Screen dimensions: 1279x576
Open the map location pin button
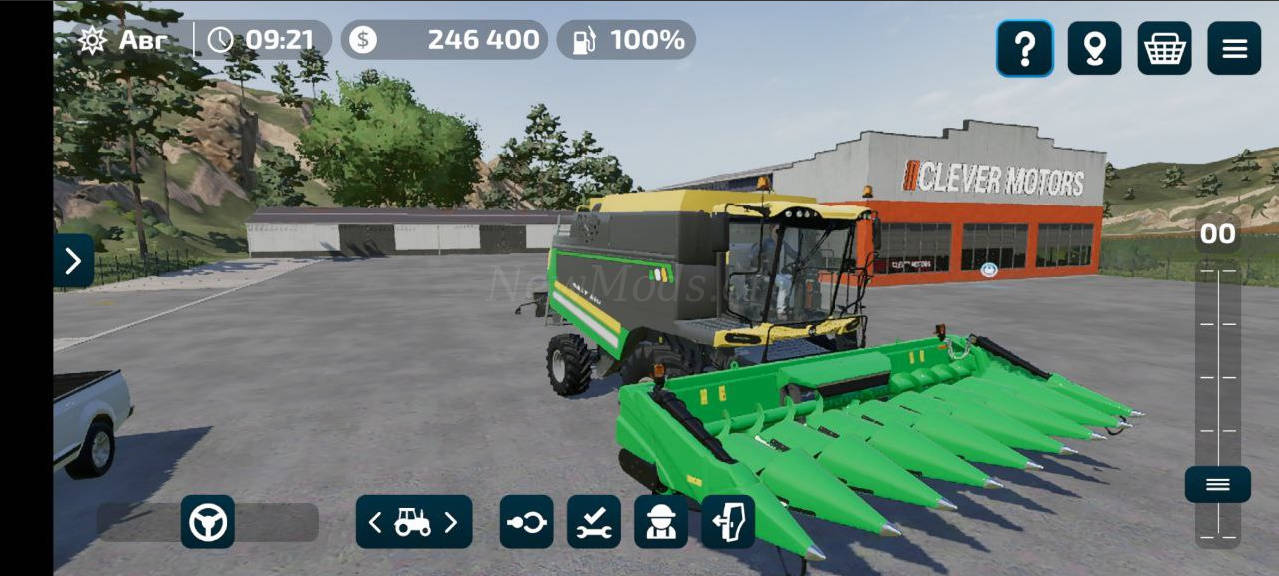tap(1094, 48)
